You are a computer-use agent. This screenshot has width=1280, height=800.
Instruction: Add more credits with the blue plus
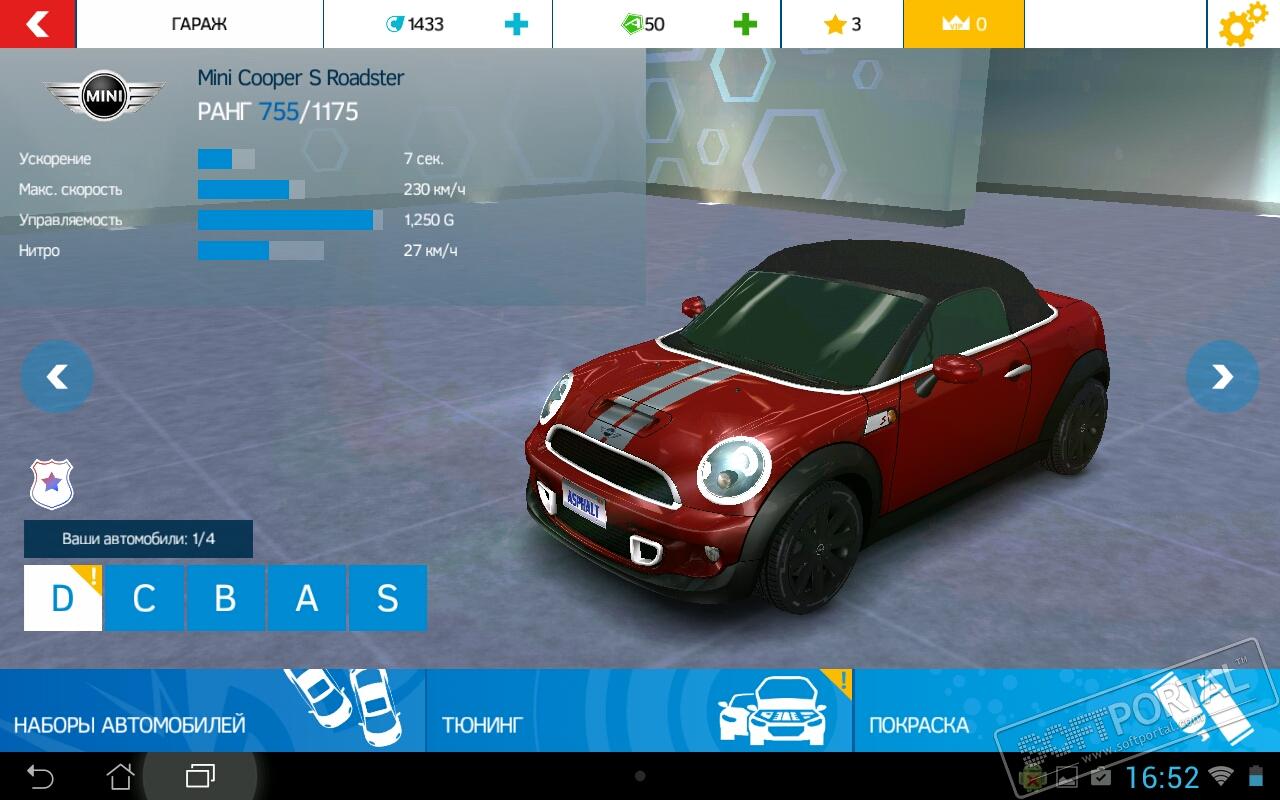point(516,24)
